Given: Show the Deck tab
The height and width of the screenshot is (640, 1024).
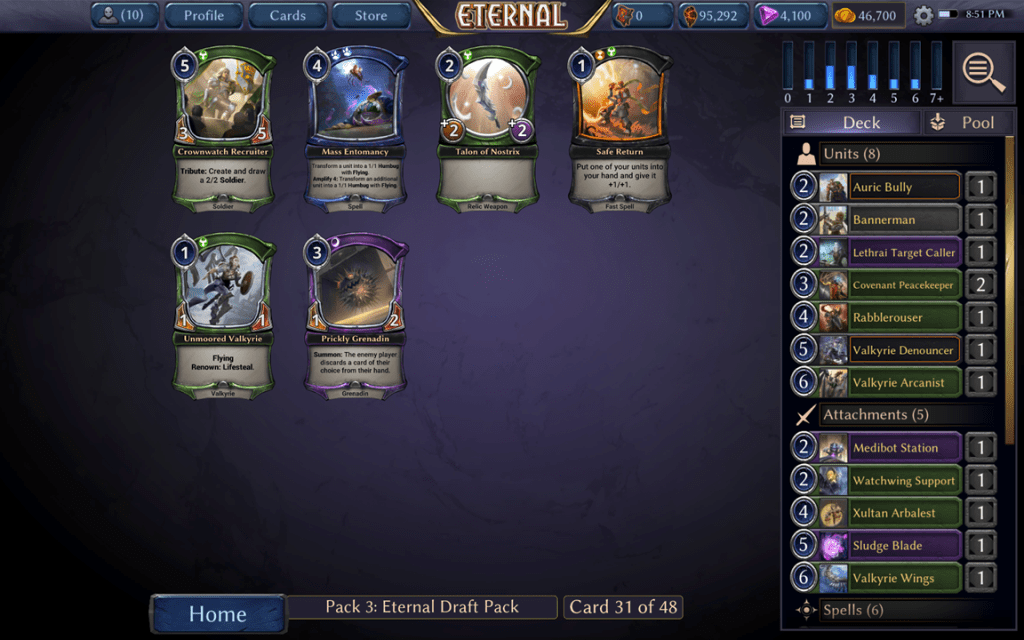Looking at the screenshot, I should 850,122.
